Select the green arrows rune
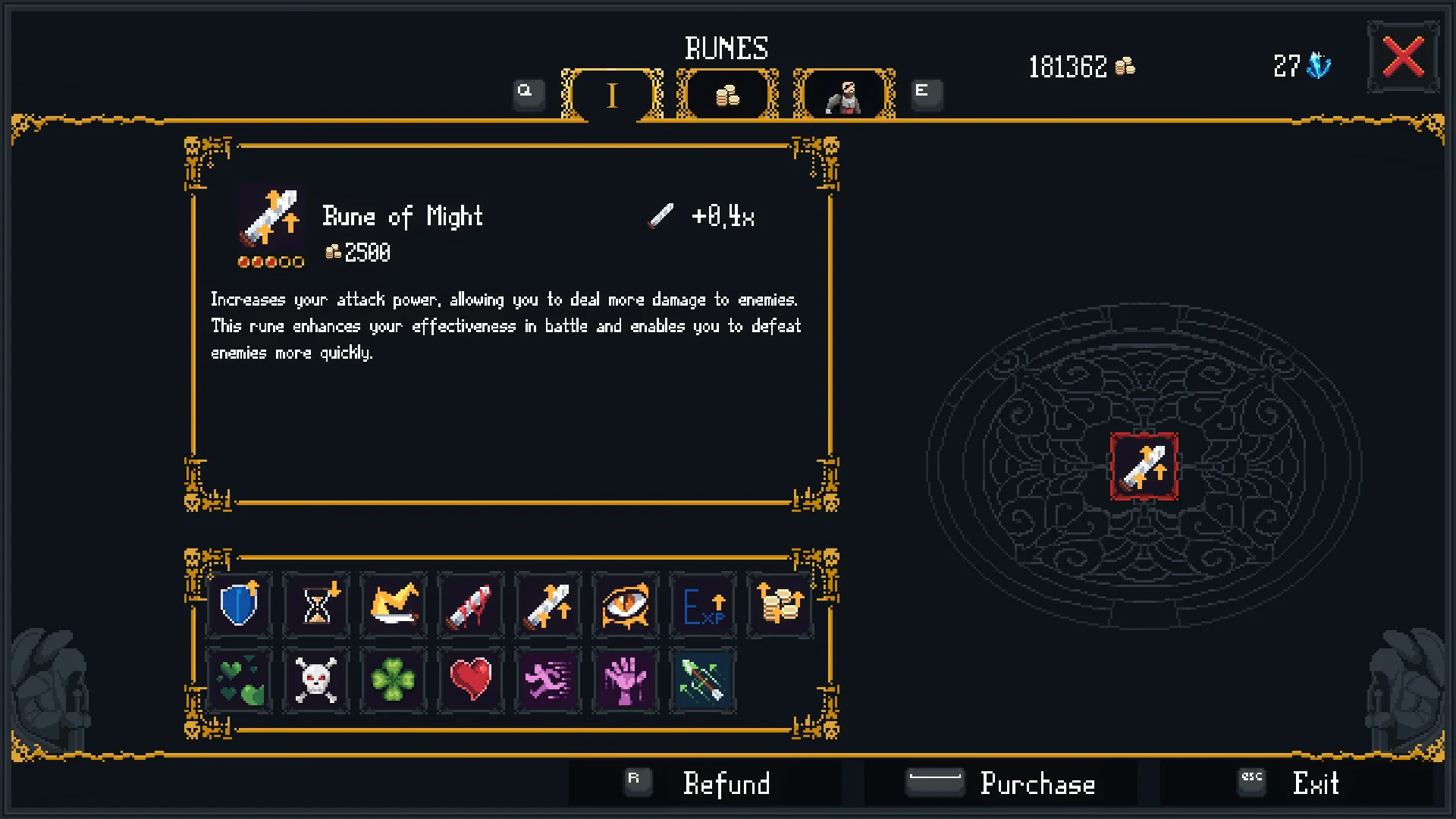 pos(703,680)
